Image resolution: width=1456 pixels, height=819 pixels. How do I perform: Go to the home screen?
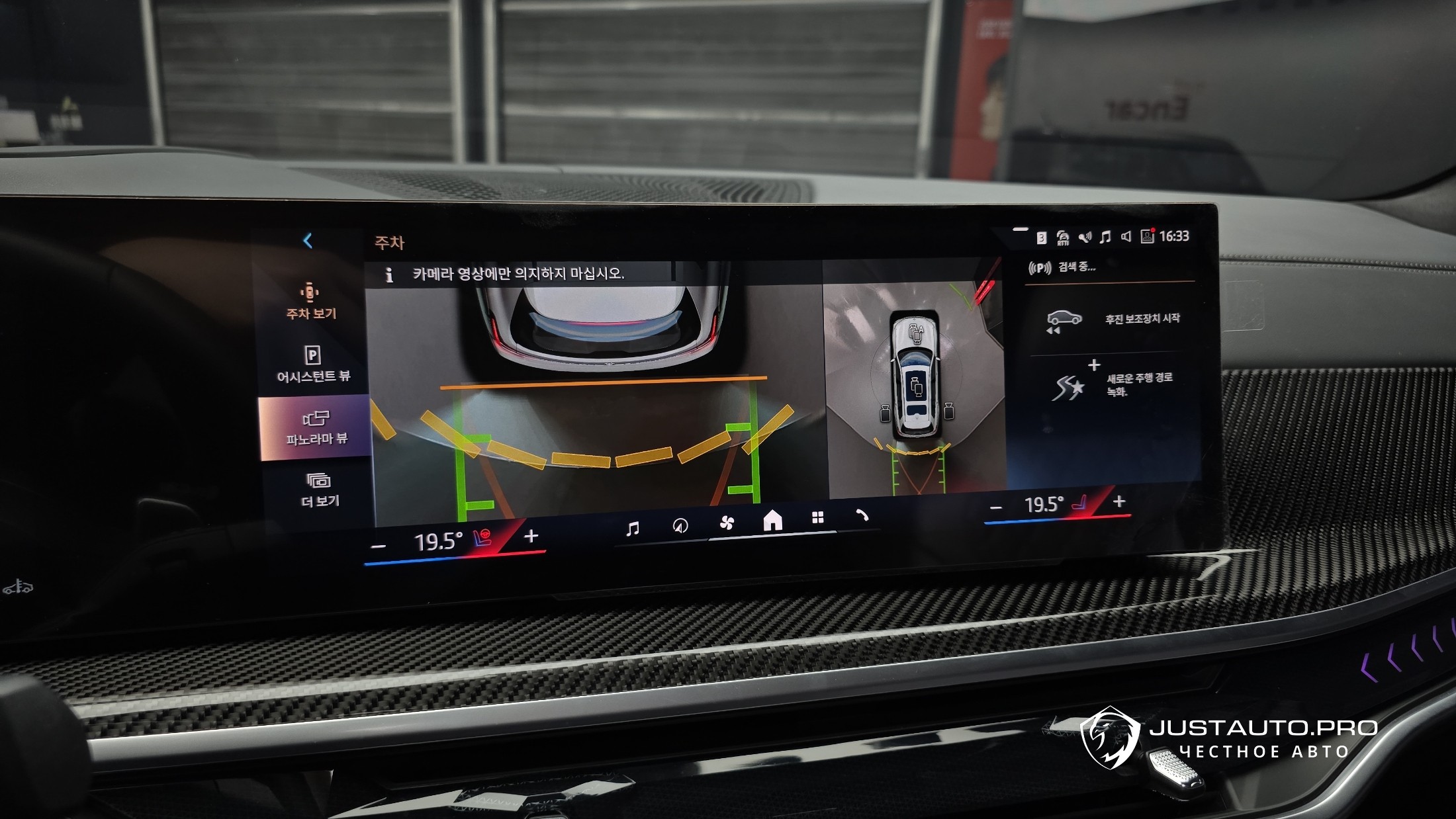(772, 521)
